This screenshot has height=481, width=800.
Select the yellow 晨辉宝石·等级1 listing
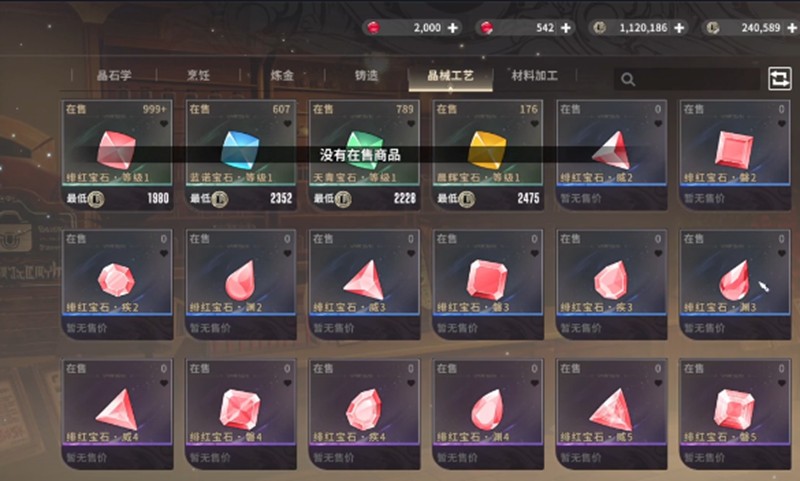pos(489,154)
